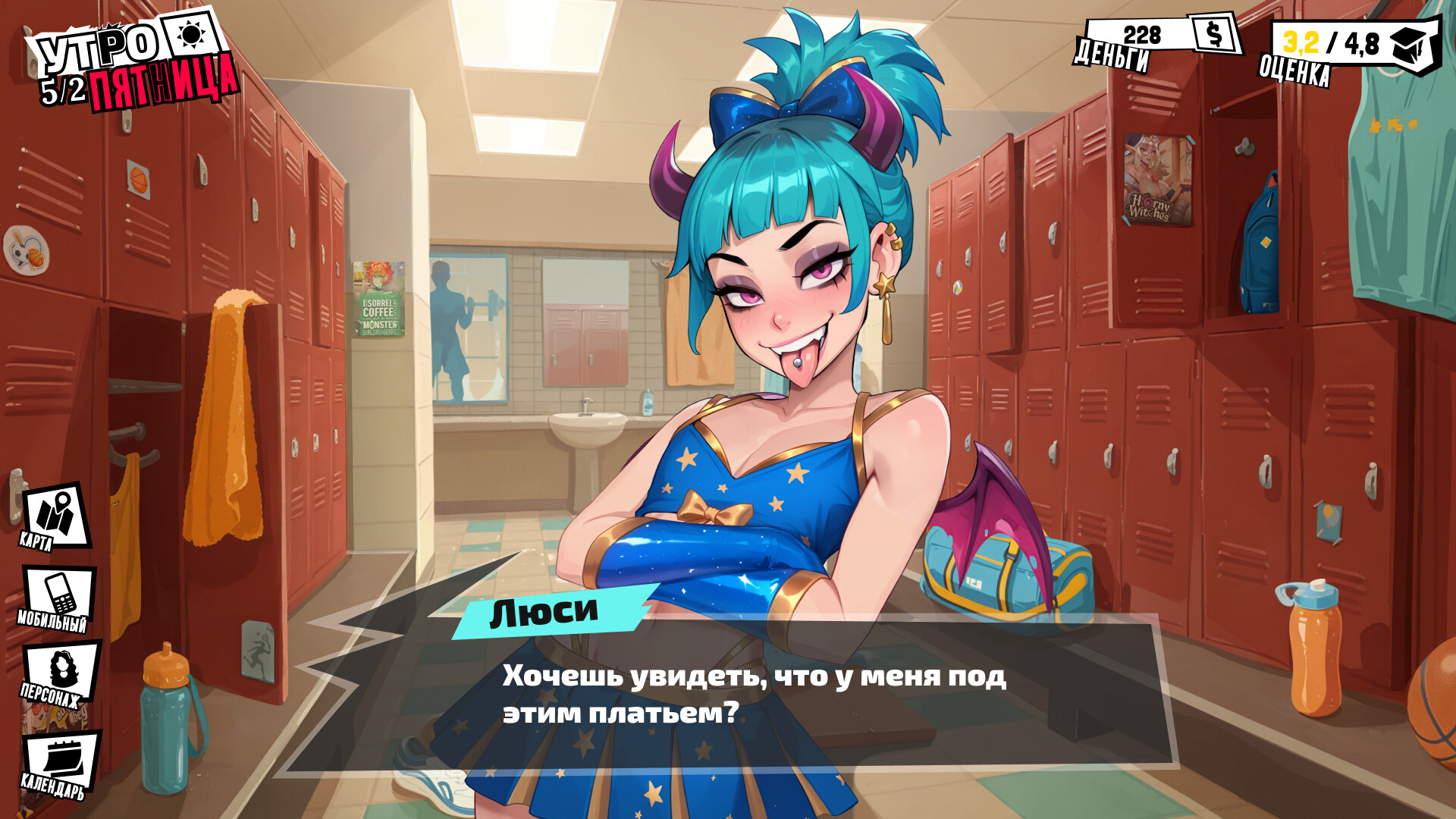Click the Люси name tag on dialogue box
Viewport: 1456px width, 819px height.
(546, 613)
